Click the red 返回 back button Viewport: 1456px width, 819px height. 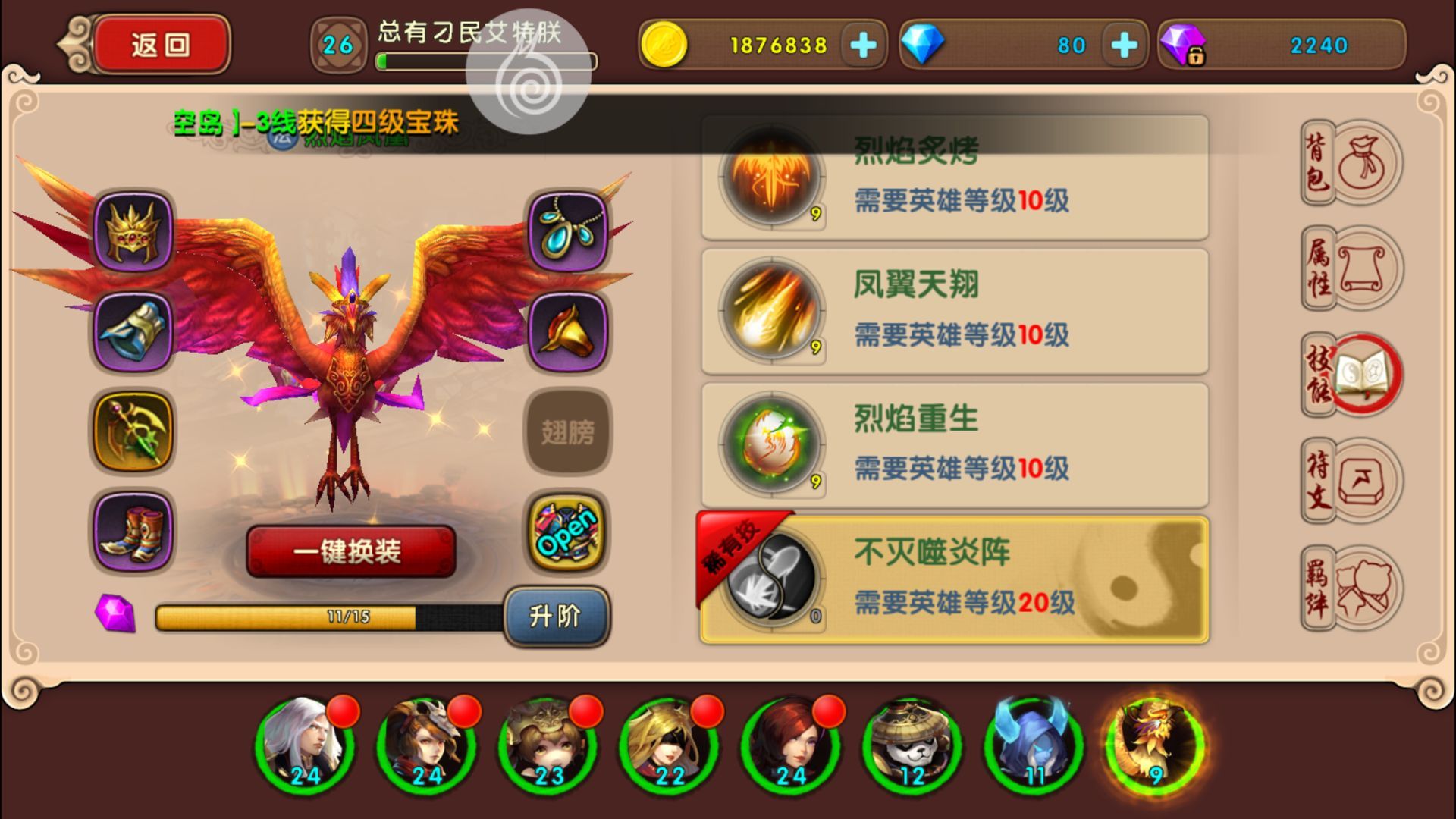pyautogui.click(x=160, y=45)
